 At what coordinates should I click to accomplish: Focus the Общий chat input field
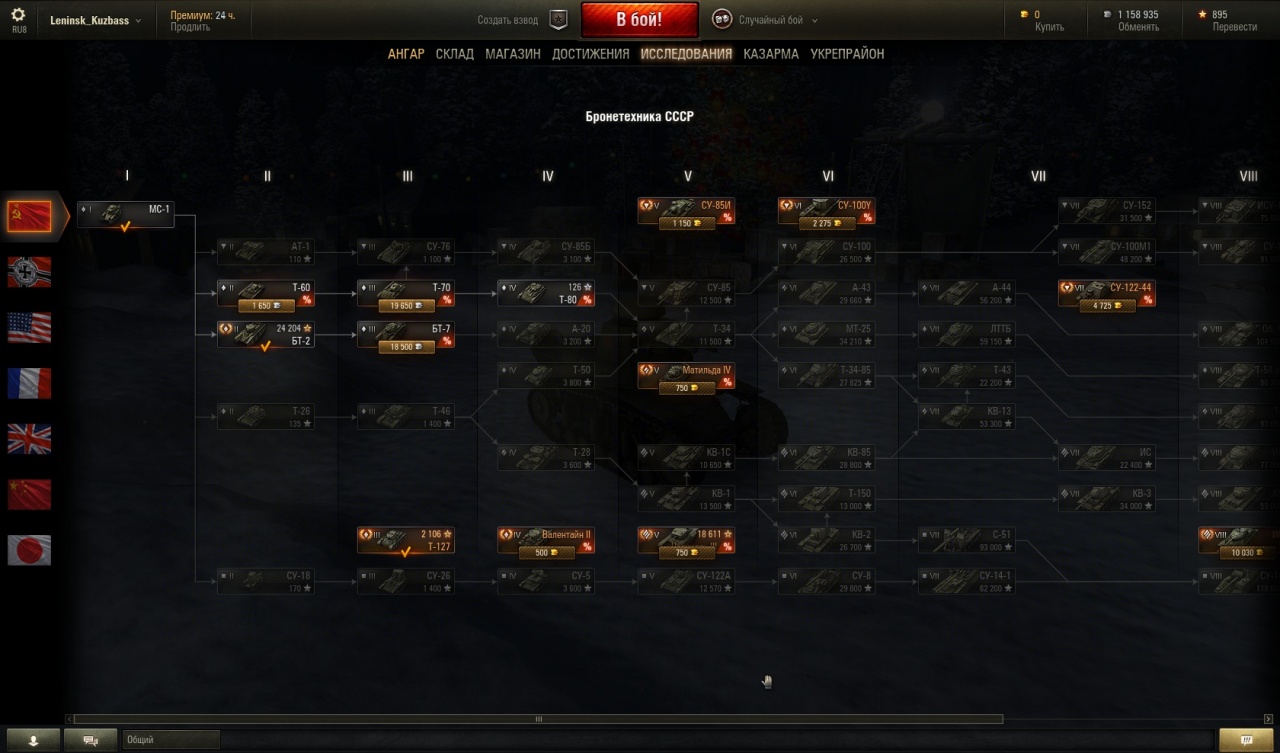(x=170, y=740)
